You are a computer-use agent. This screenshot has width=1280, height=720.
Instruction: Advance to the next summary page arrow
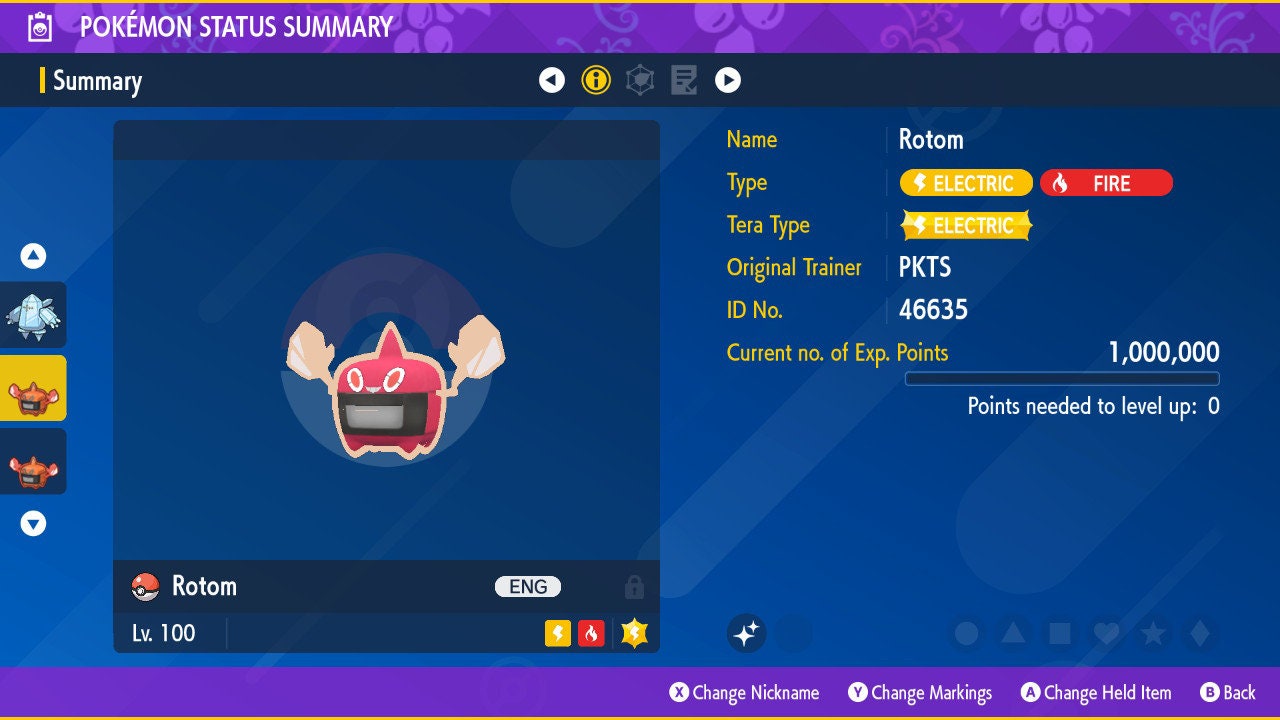[728, 80]
